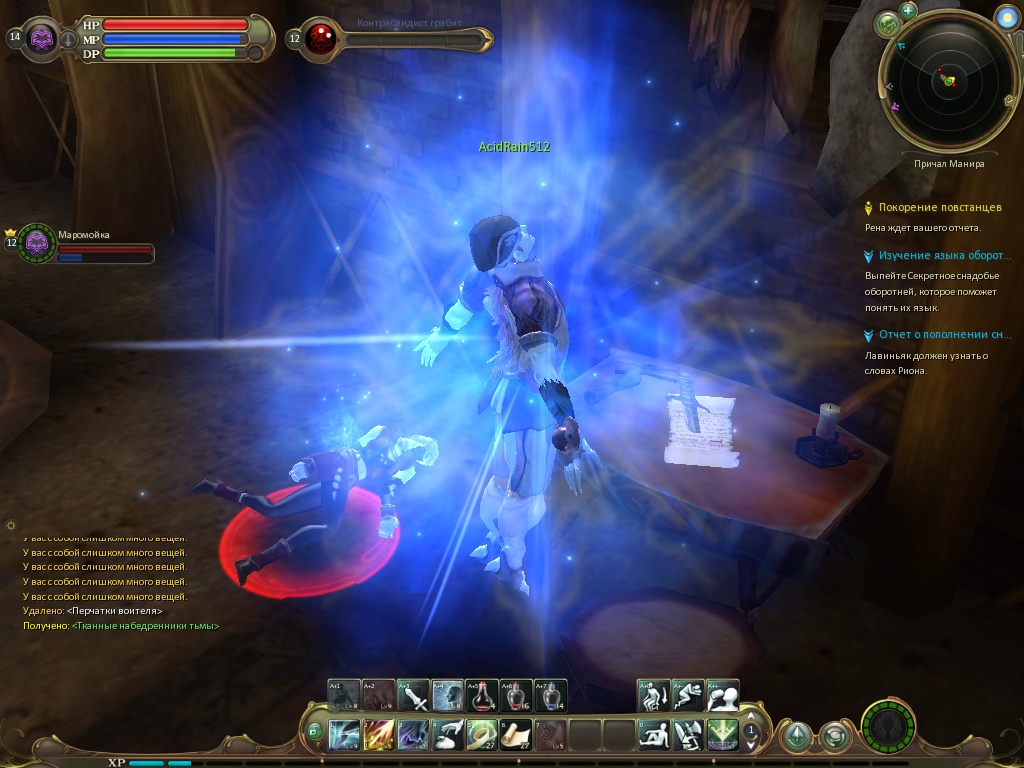Activate the fiery slash skill on the hotbar

point(379,735)
